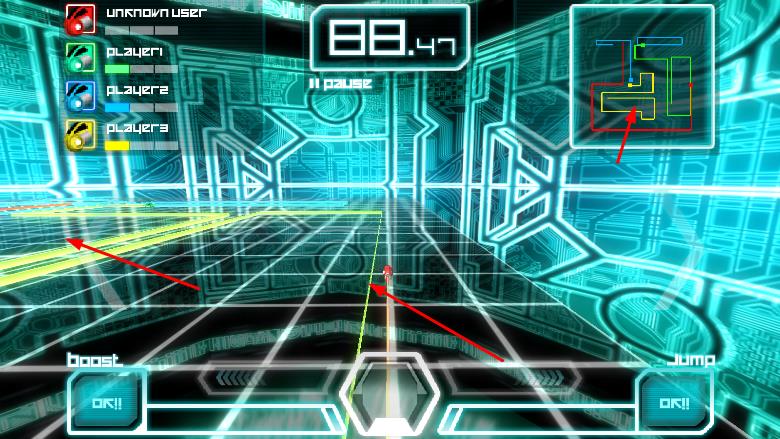Image resolution: width=780 pixels, height=439 pixels.
Task: Activate the boost button
Action: click(107, 404)
